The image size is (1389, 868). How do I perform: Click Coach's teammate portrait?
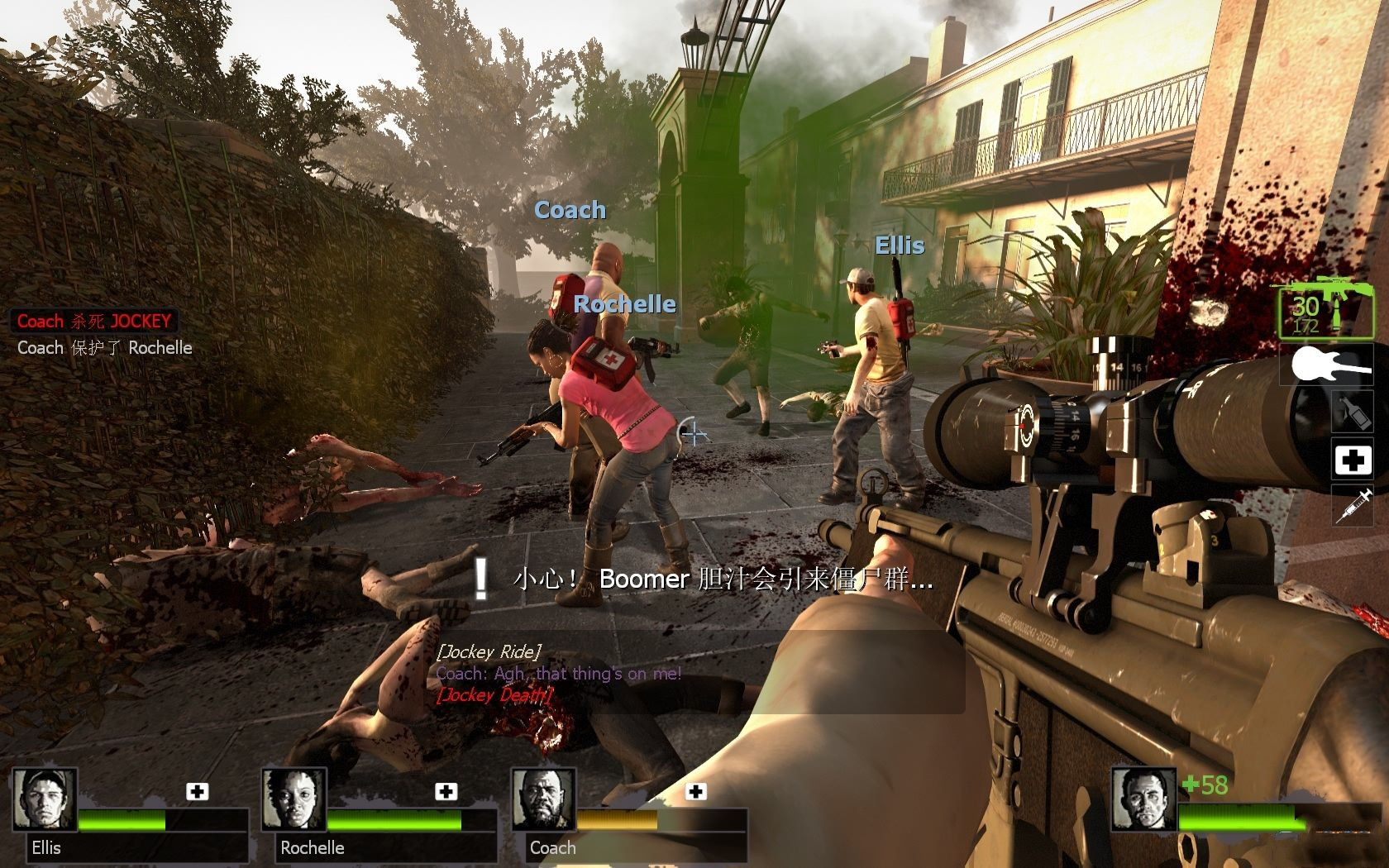[543, 800]
